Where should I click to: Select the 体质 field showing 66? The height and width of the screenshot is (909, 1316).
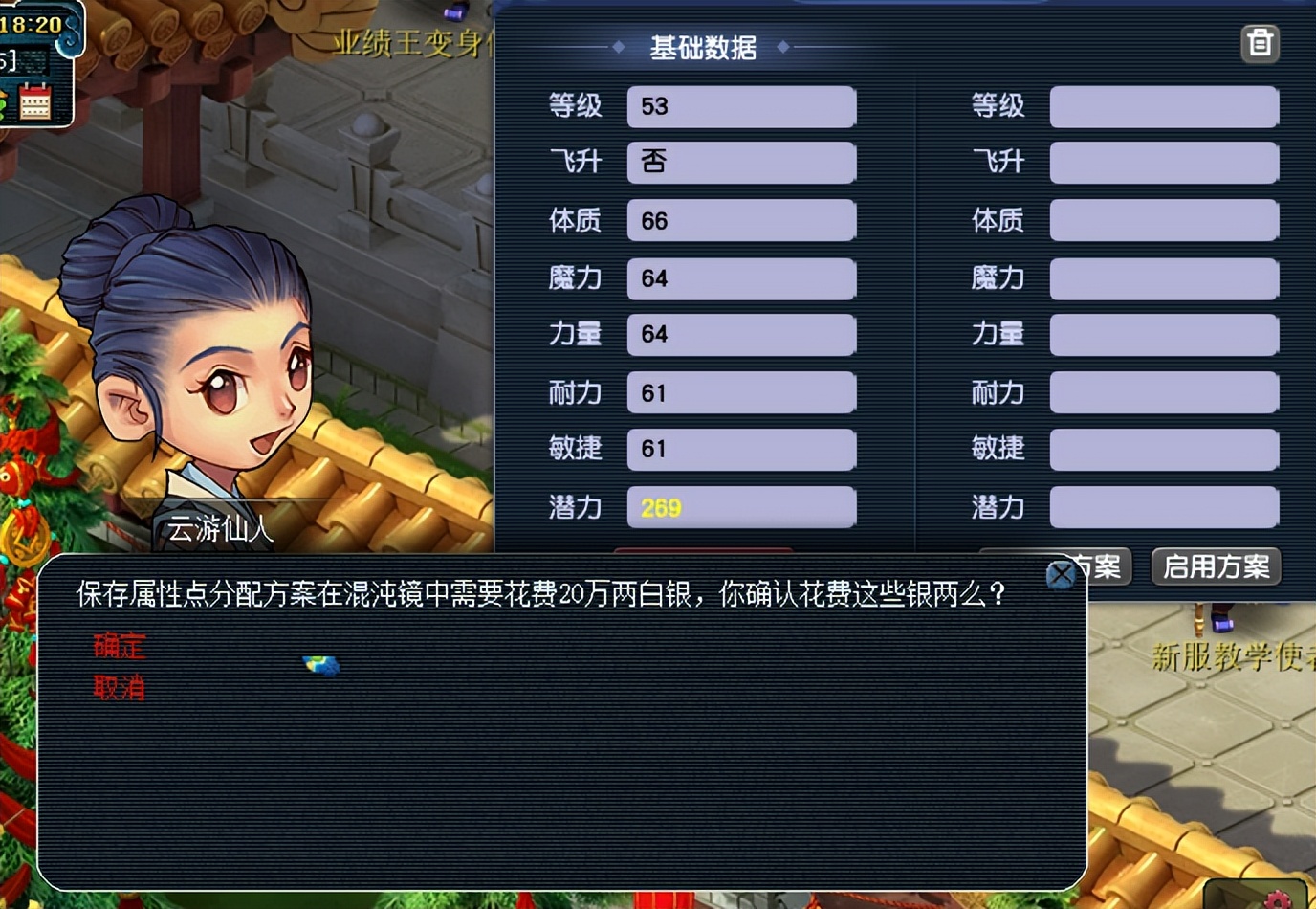click(740, 220)
